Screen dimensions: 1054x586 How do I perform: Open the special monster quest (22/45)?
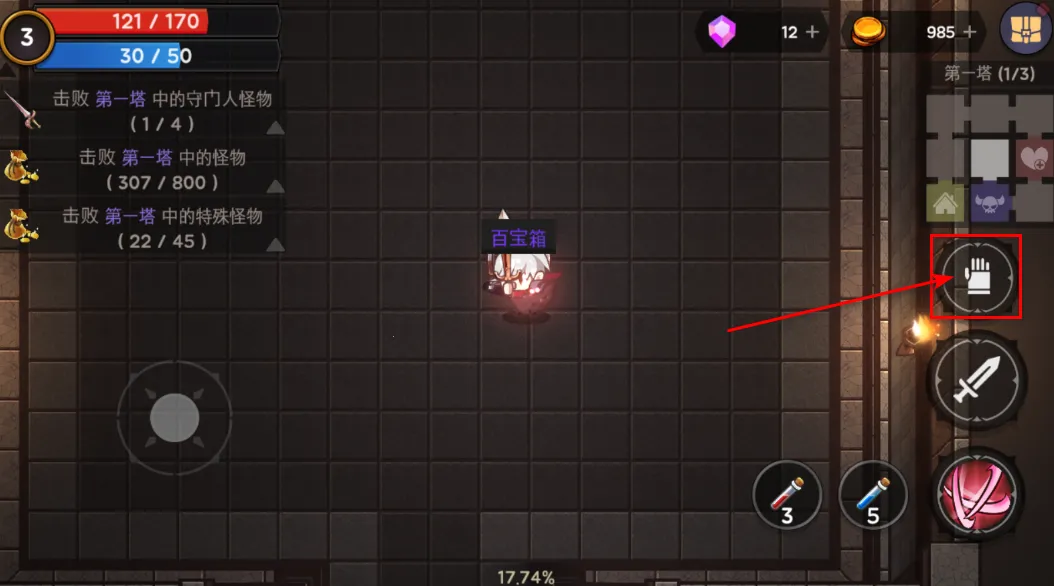(162, 228)
